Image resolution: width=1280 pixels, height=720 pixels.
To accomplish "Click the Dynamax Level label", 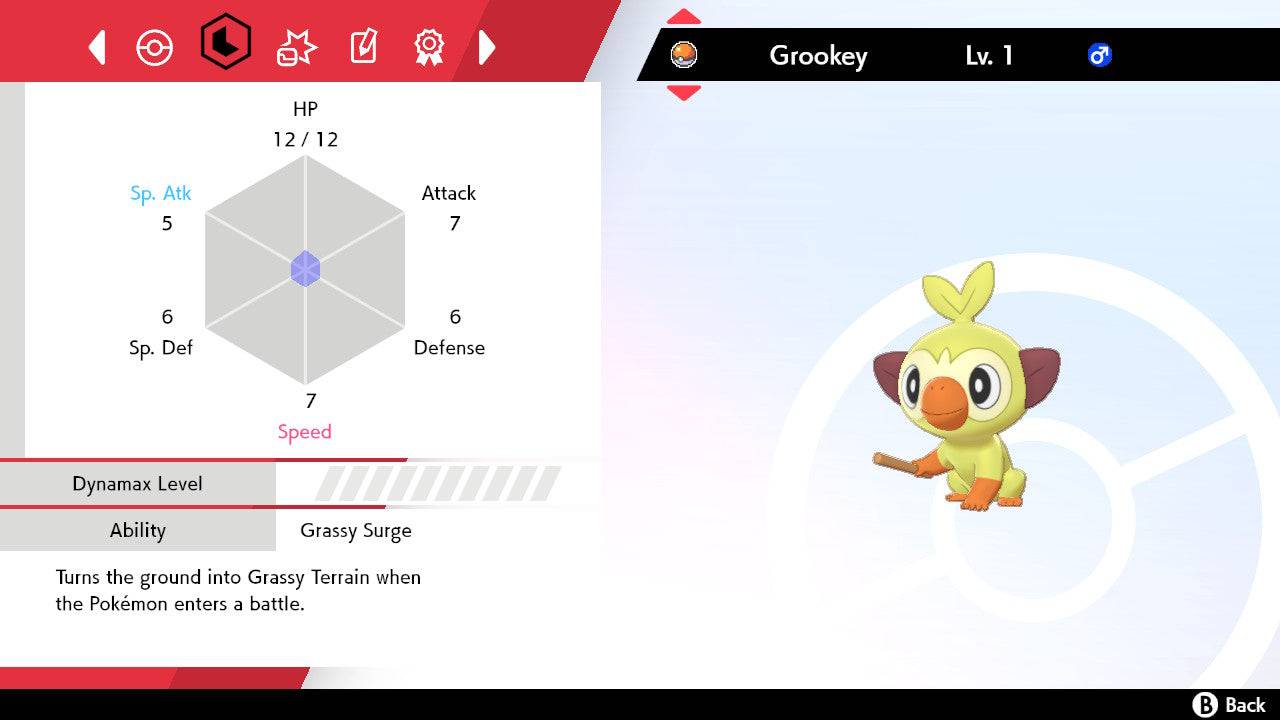I will pyautogui.click(x=137, y=483).
